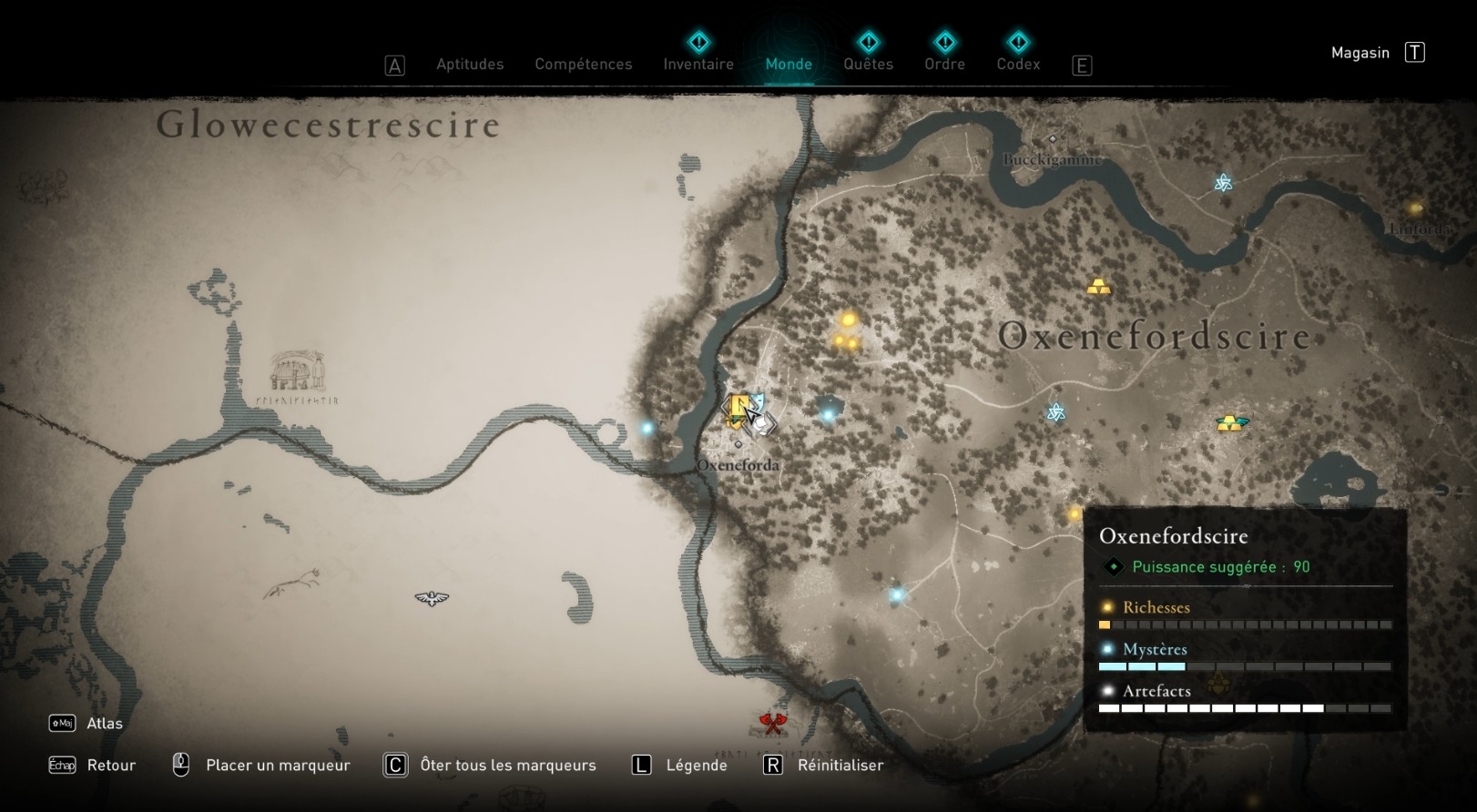This screenshot has height=812, width=1477.
Task: Select the wealth ingots icon near the eastern lake
Action: [1233, 422]
